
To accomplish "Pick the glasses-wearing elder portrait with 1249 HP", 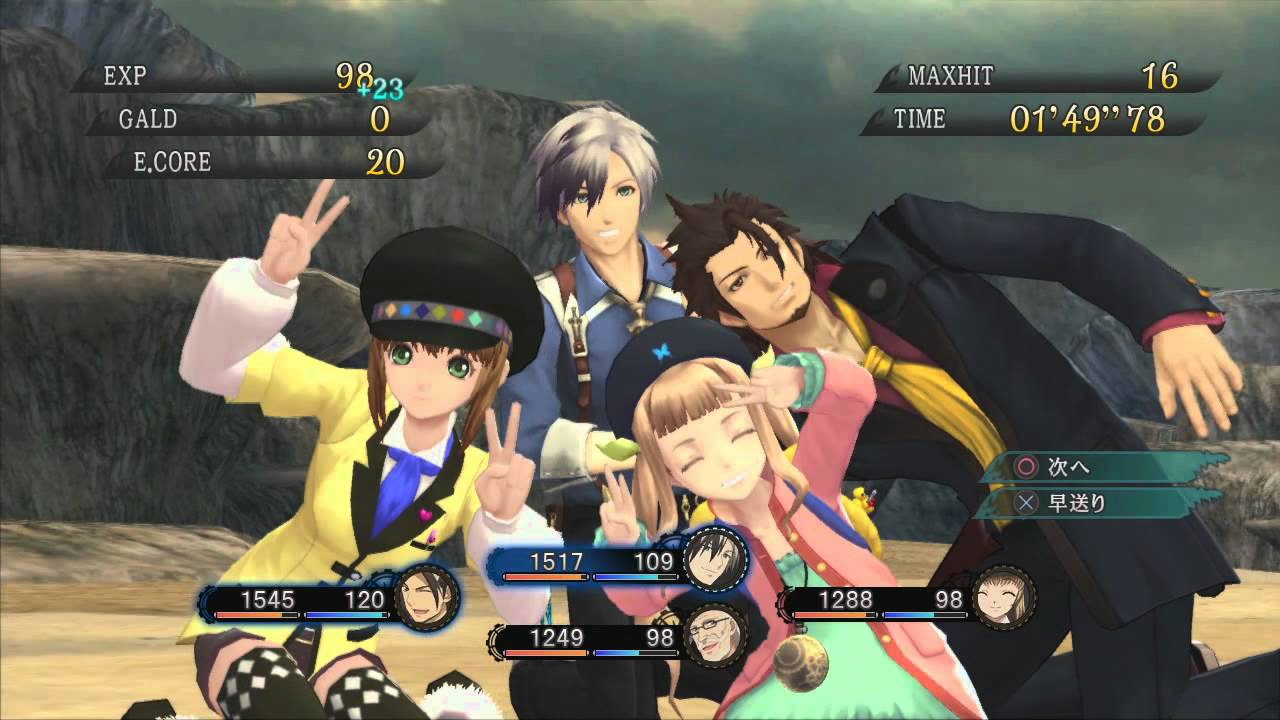I will (x=716, y=636).
